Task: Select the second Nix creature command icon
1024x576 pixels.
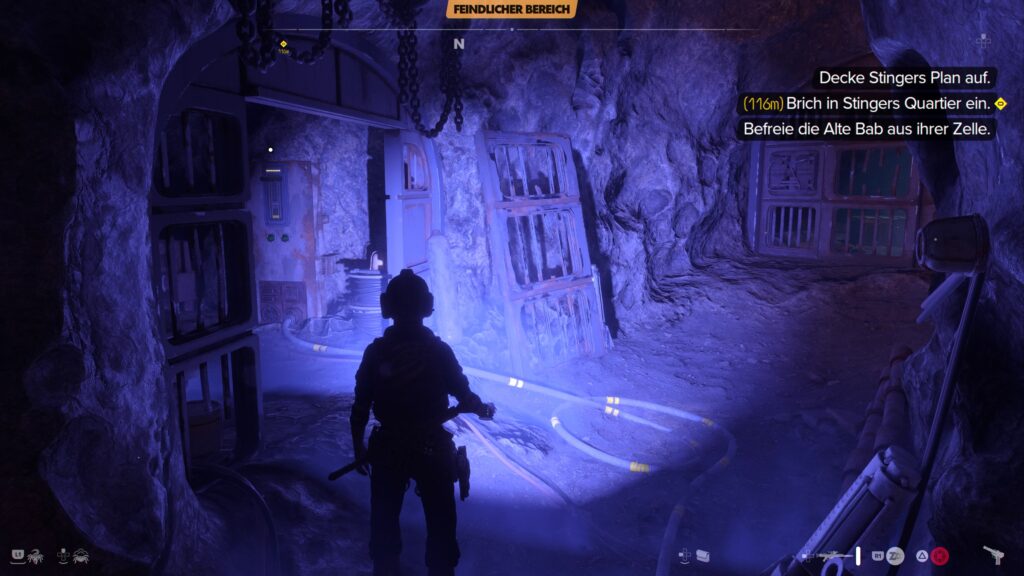Action: [80, 554]
